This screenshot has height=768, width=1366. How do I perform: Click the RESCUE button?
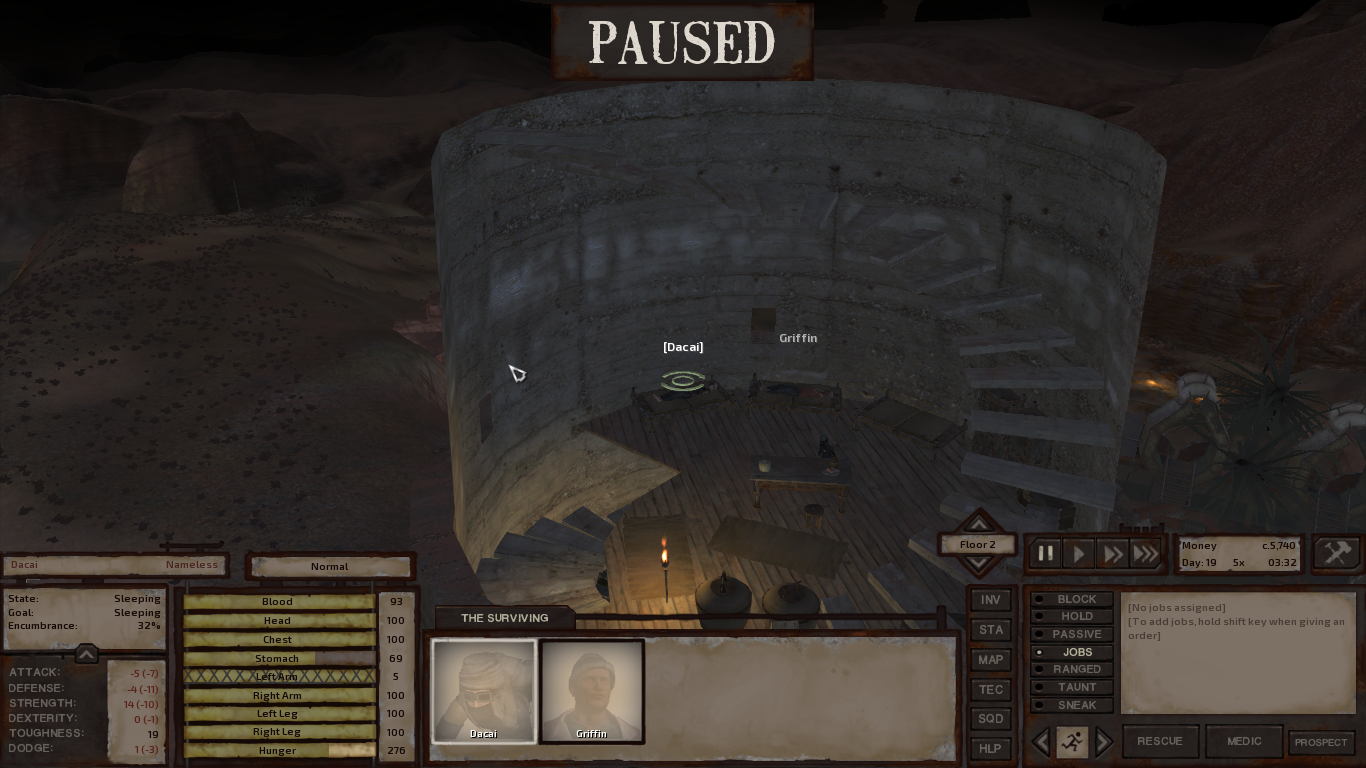click(1160, 741)
